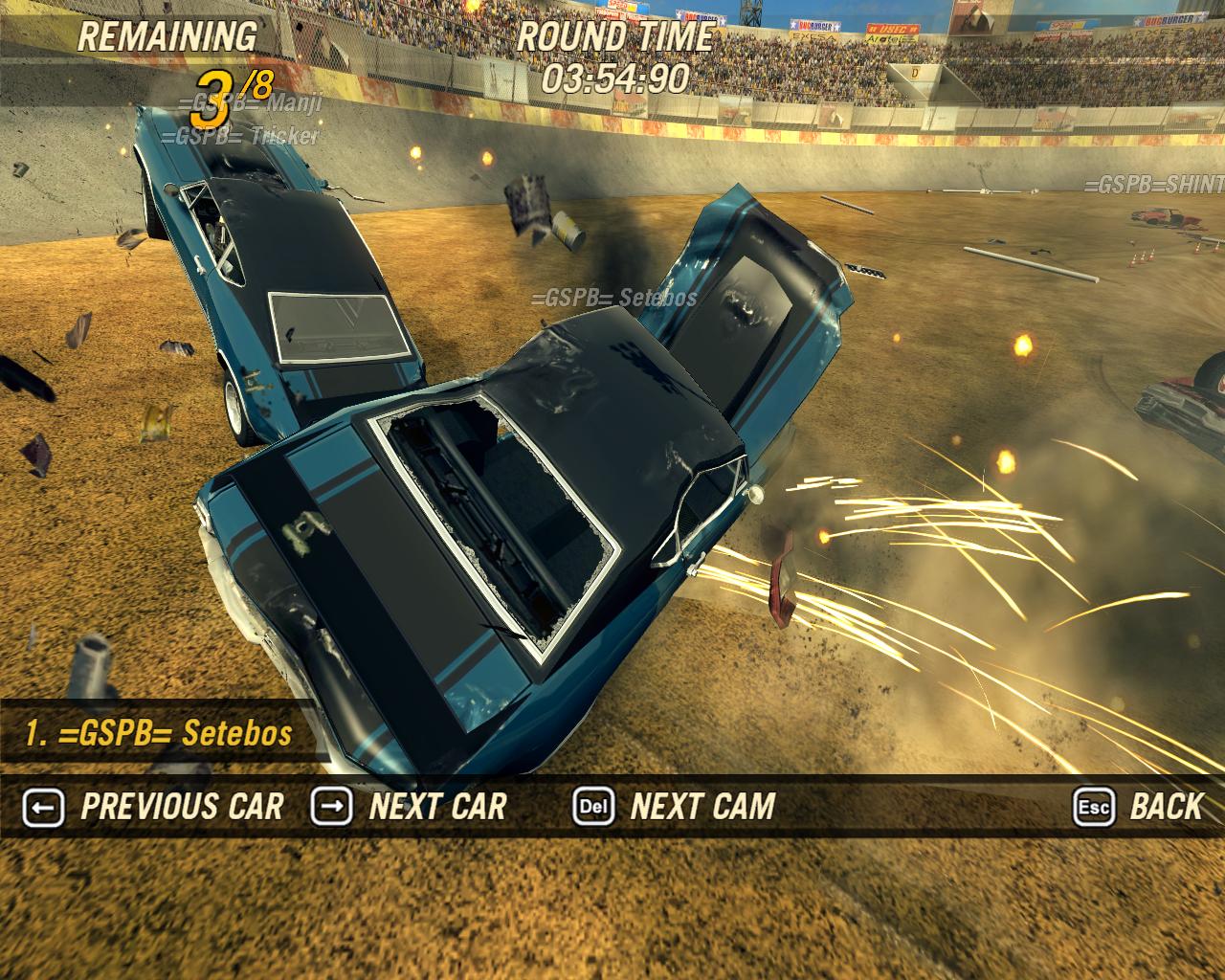The height and width of the screenshot is (980, 1225).
Task: Switch to the previous car
Action: 154,807
